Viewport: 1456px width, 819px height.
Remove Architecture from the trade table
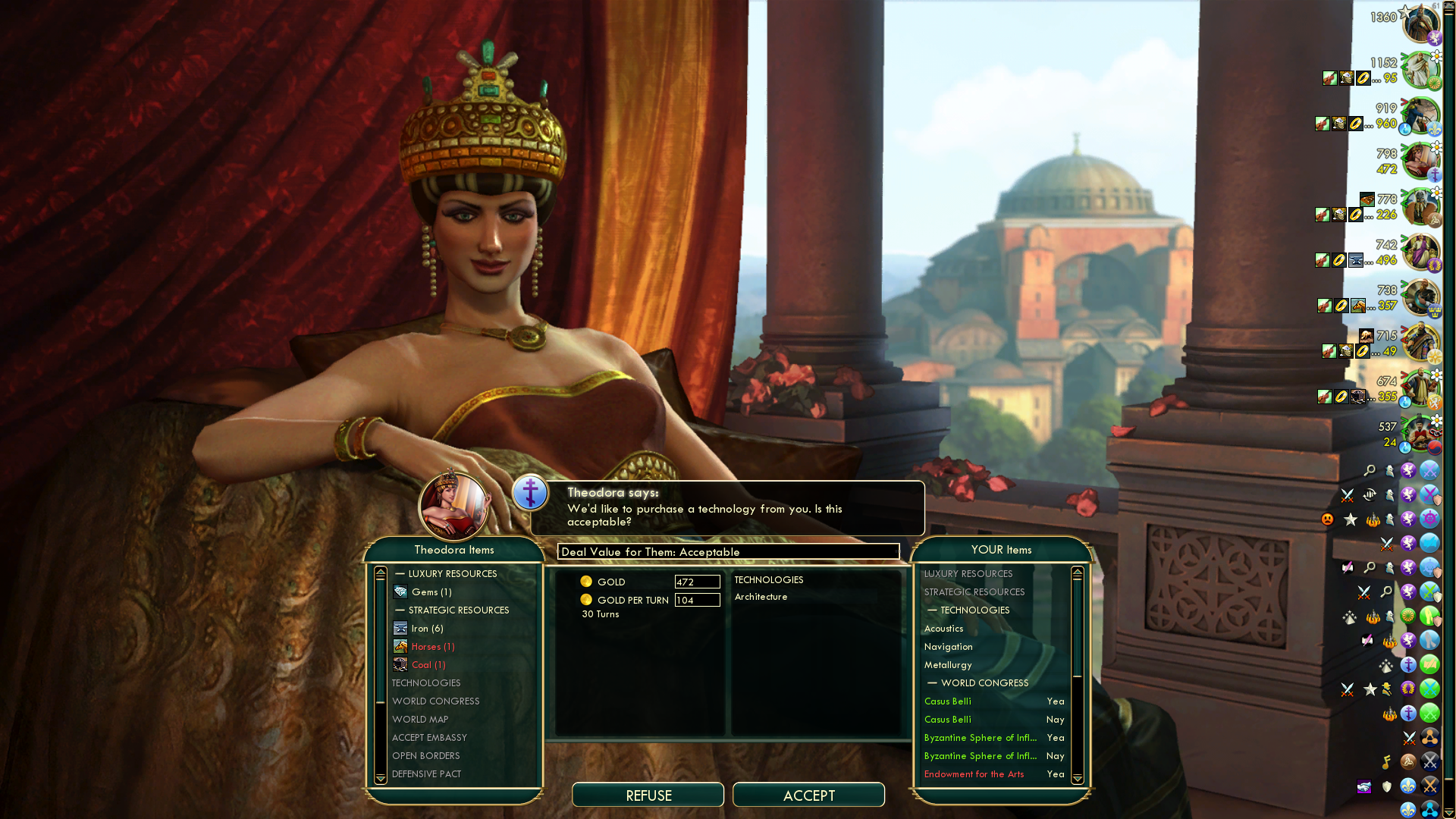(x=761, y=597)
